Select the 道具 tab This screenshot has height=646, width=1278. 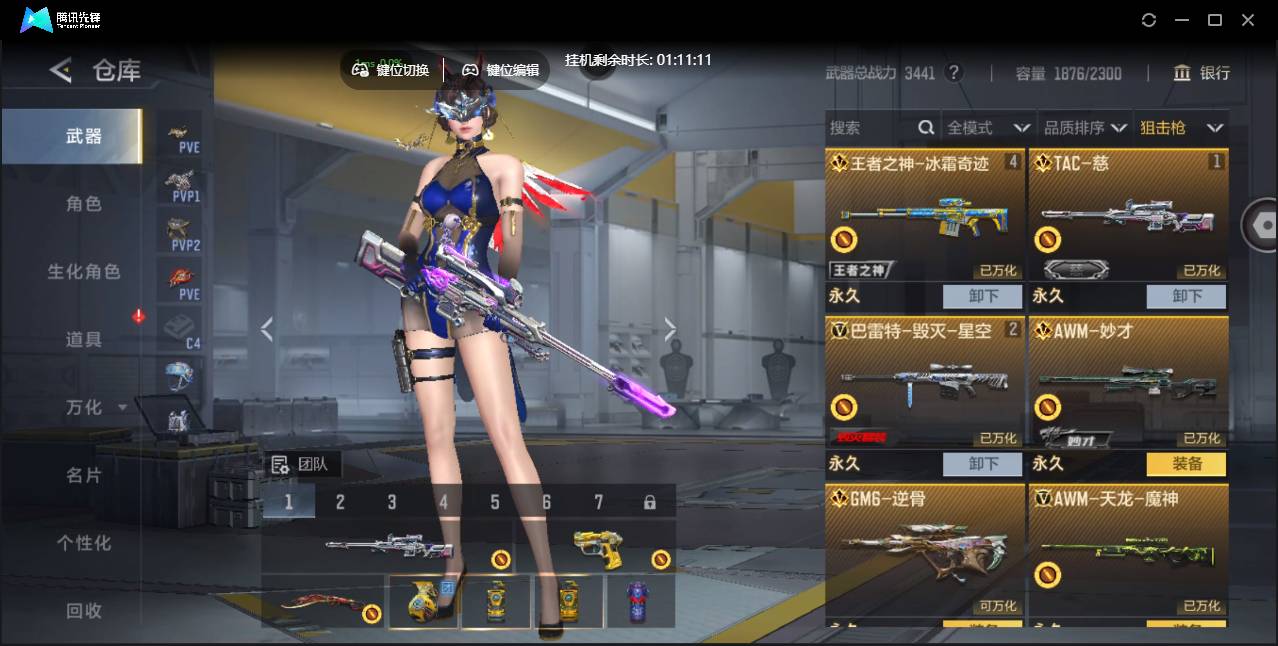point(84,340)
